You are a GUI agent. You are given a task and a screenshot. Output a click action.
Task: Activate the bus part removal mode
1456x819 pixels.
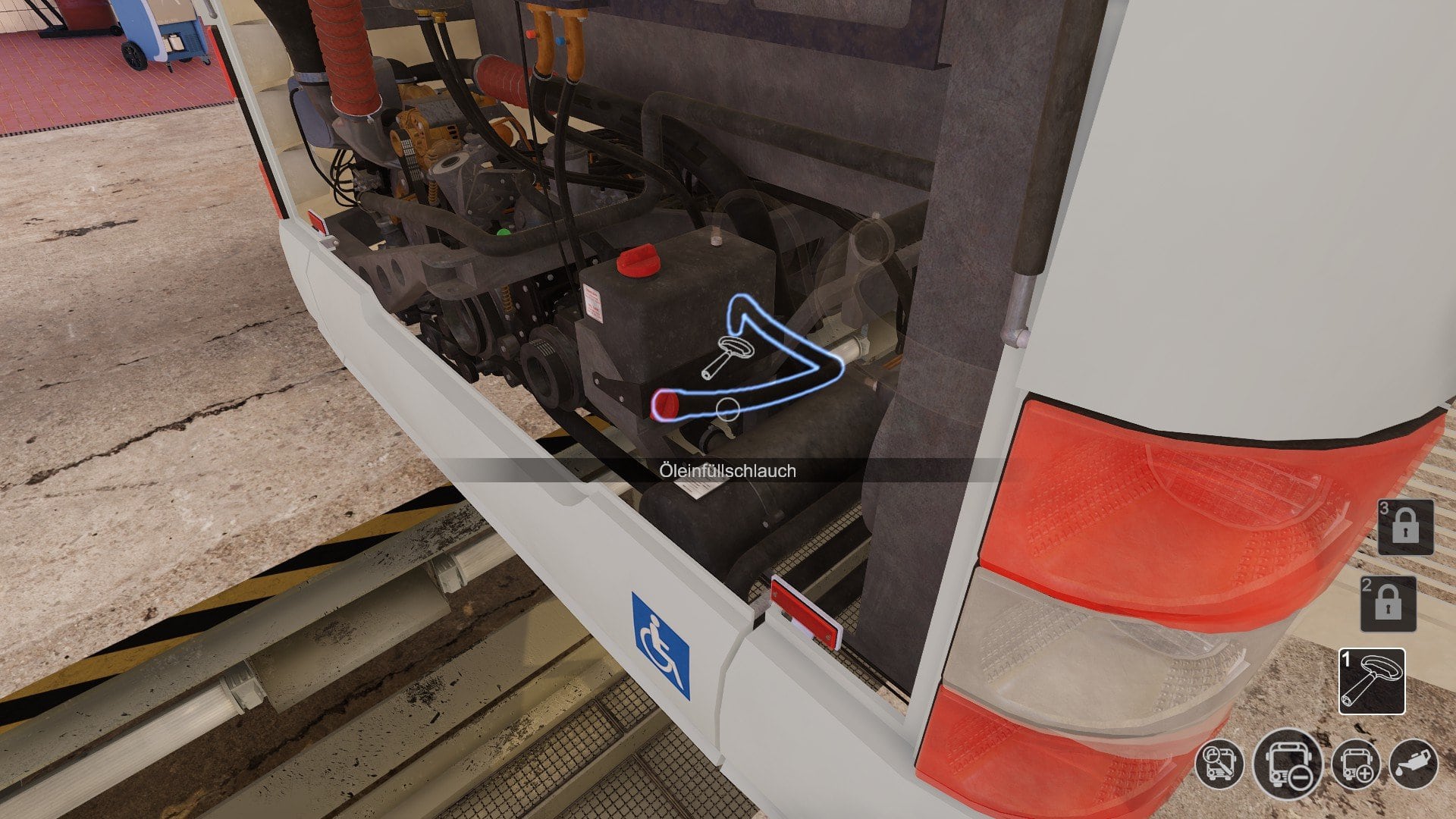(1288, 764)
